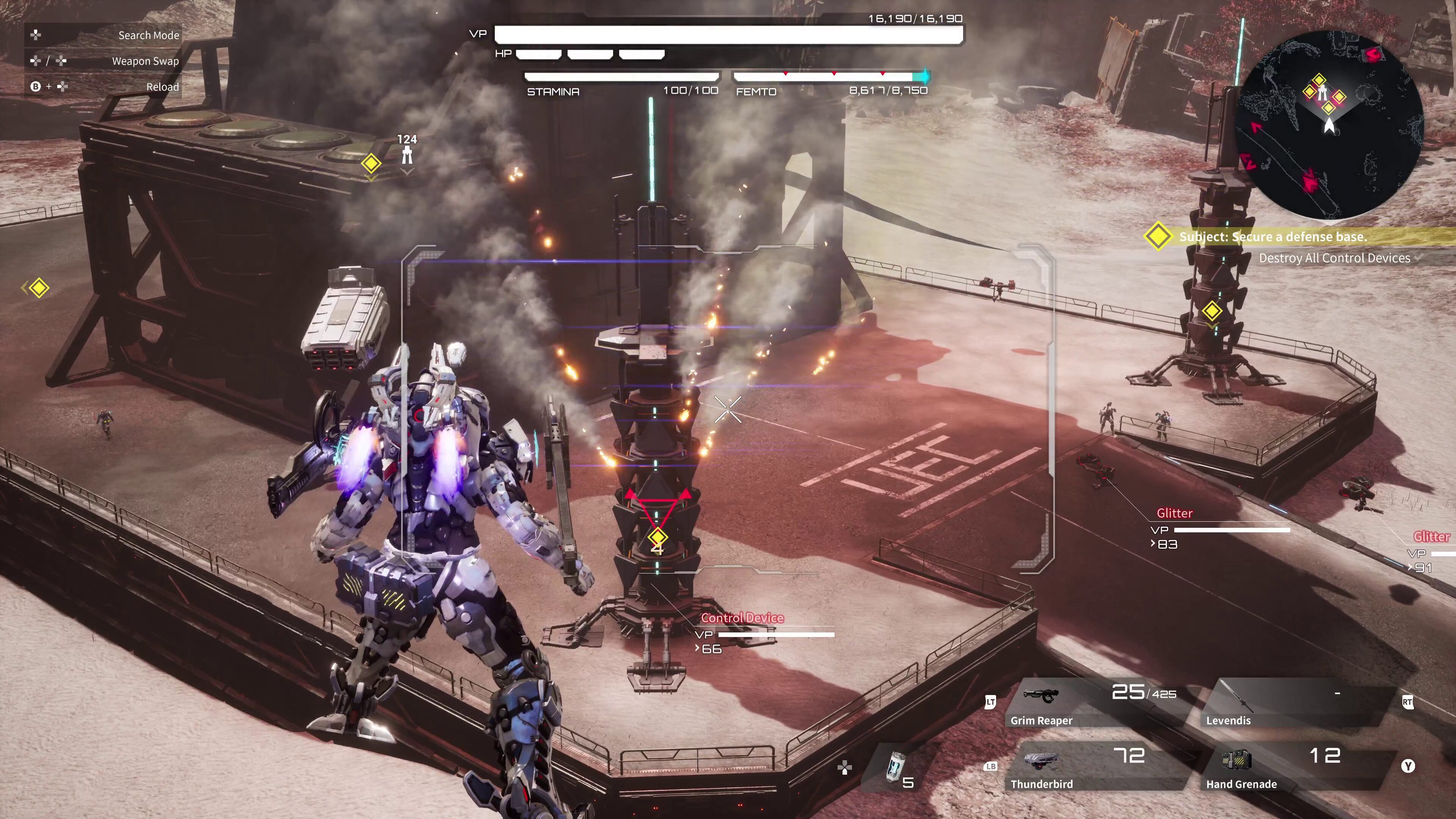The height and width of the screenshot is (819, 1456).
Task: Click the Secure a defense base objective
Action: click(x=1272, y=237)
